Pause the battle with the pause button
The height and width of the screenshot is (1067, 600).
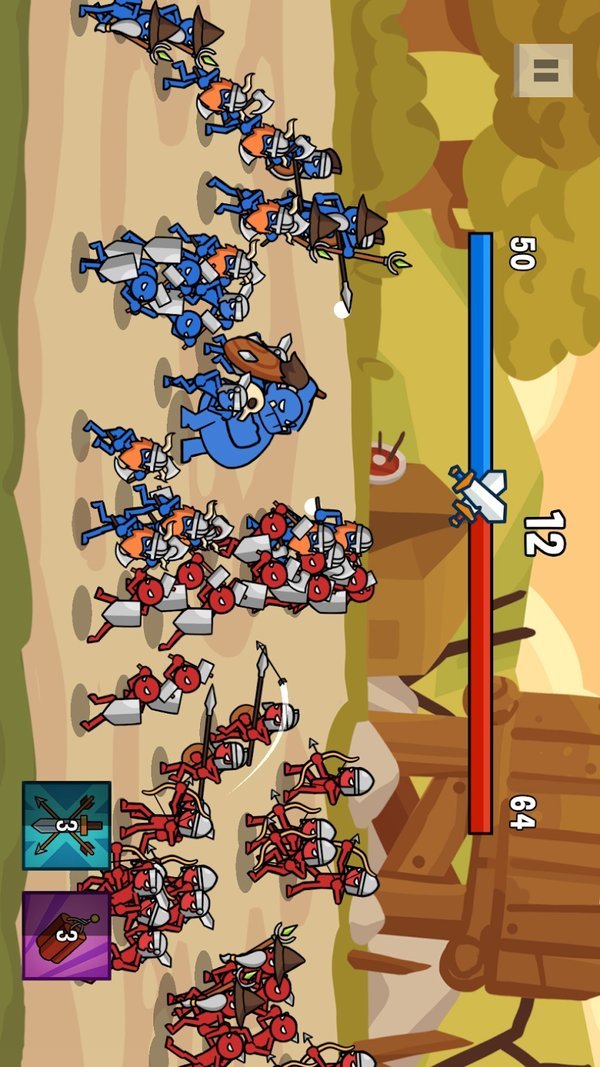(545, 70)
